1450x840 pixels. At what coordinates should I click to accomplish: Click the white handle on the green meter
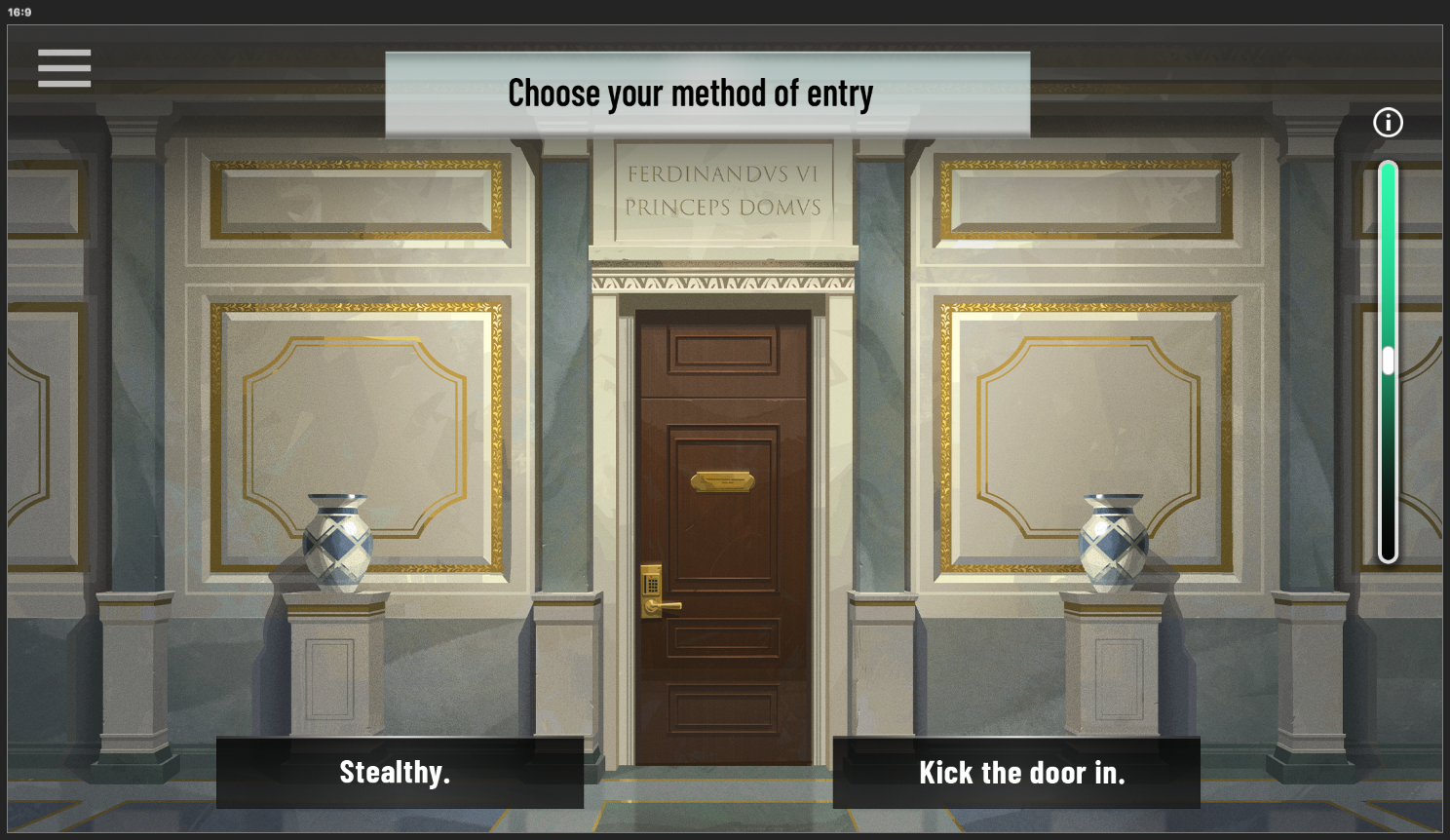click(x=1389, y=361)
